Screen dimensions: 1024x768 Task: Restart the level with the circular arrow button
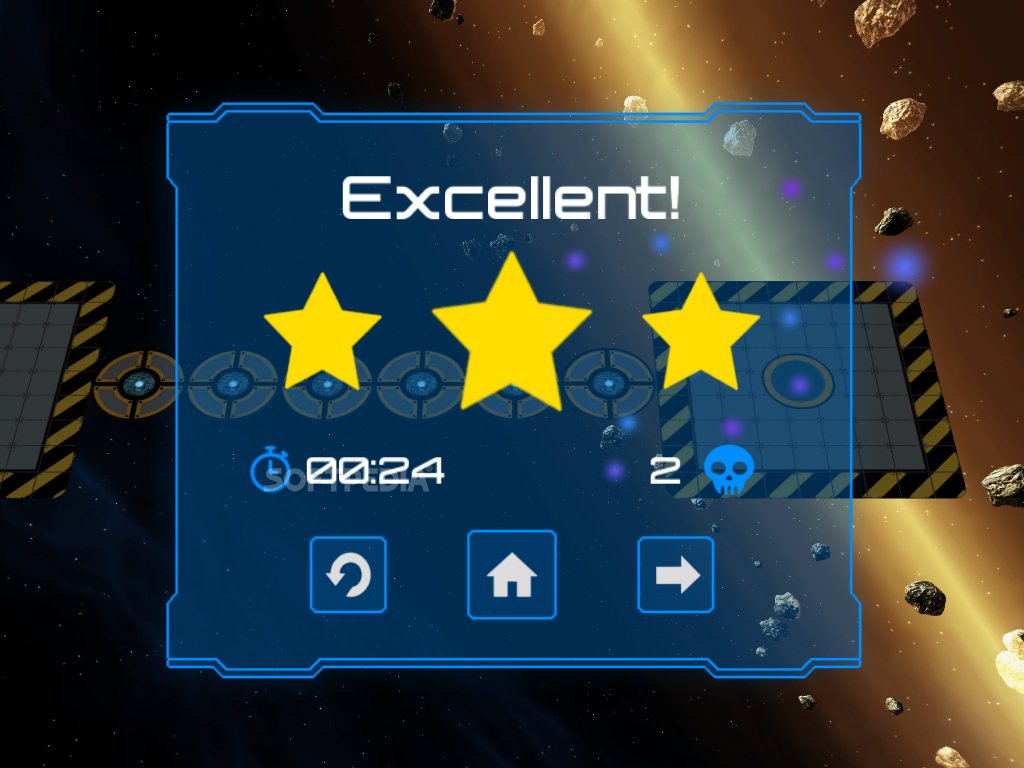[348, 575]
